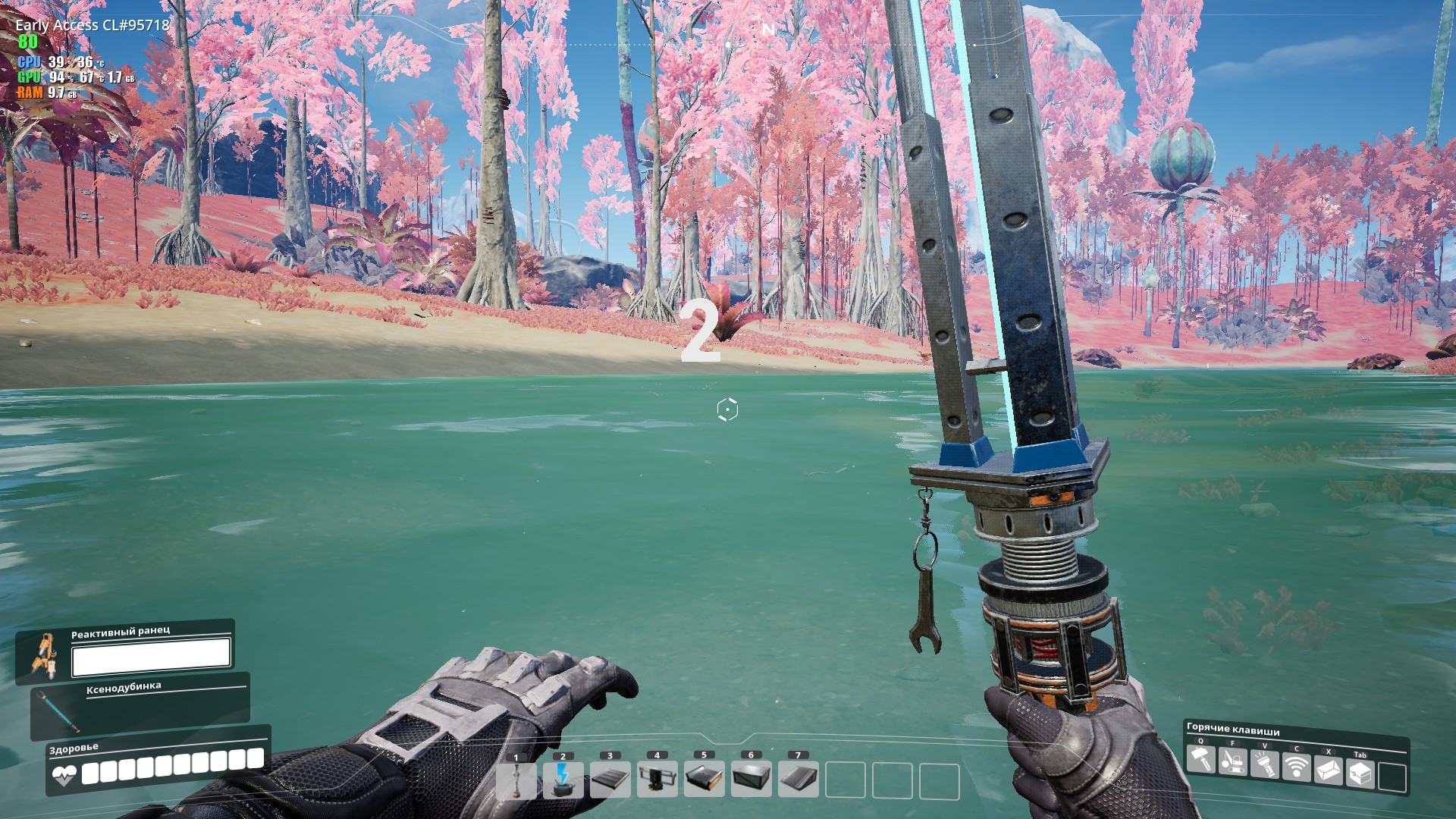This screenshot has width=1456, height=819.
Task: Select the ramp piece in hotbar slot 7
Action: [799, 780]
